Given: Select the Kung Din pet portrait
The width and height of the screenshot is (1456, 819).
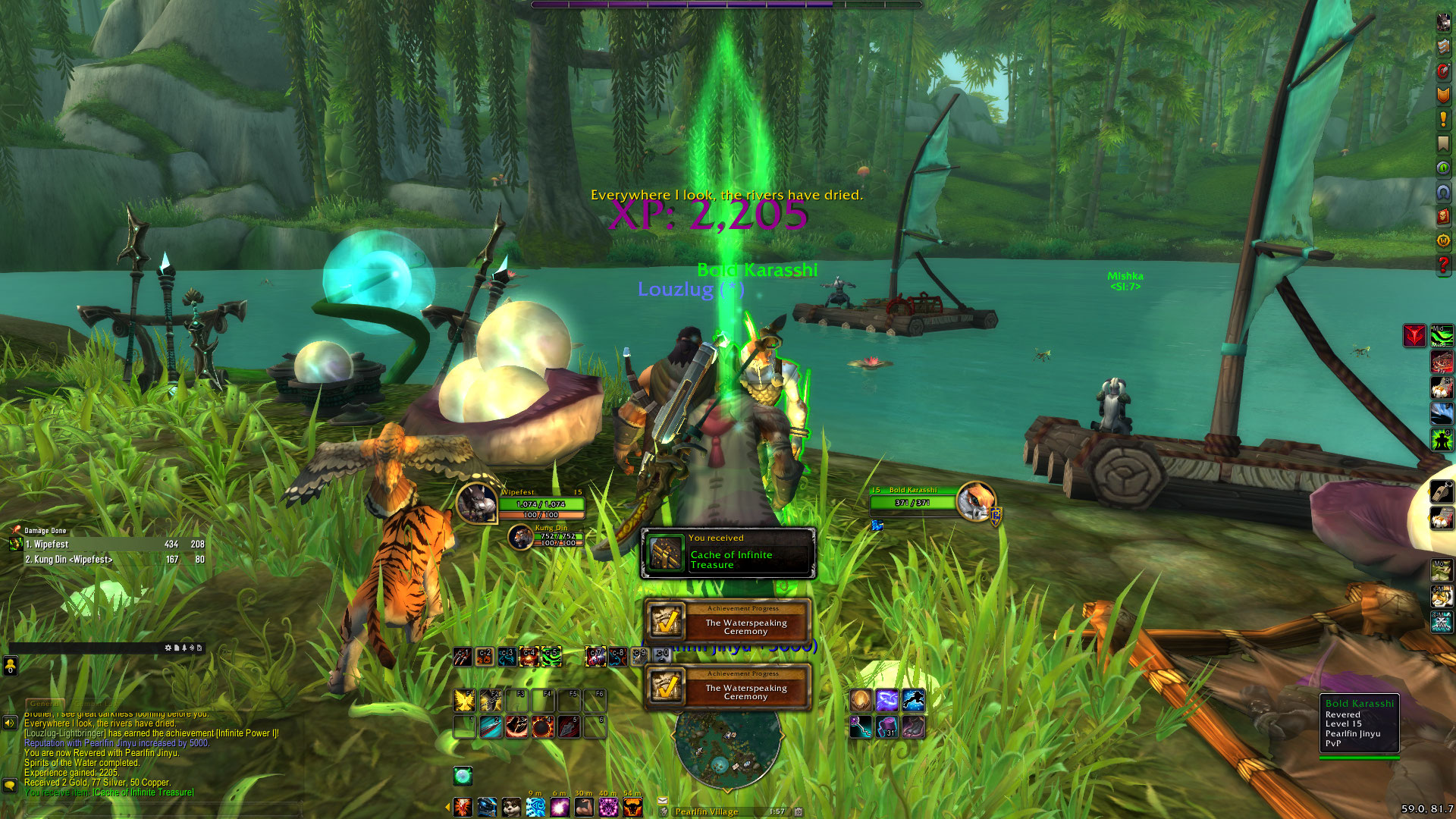Looking at the screenshot, I should tap(520, 537).
